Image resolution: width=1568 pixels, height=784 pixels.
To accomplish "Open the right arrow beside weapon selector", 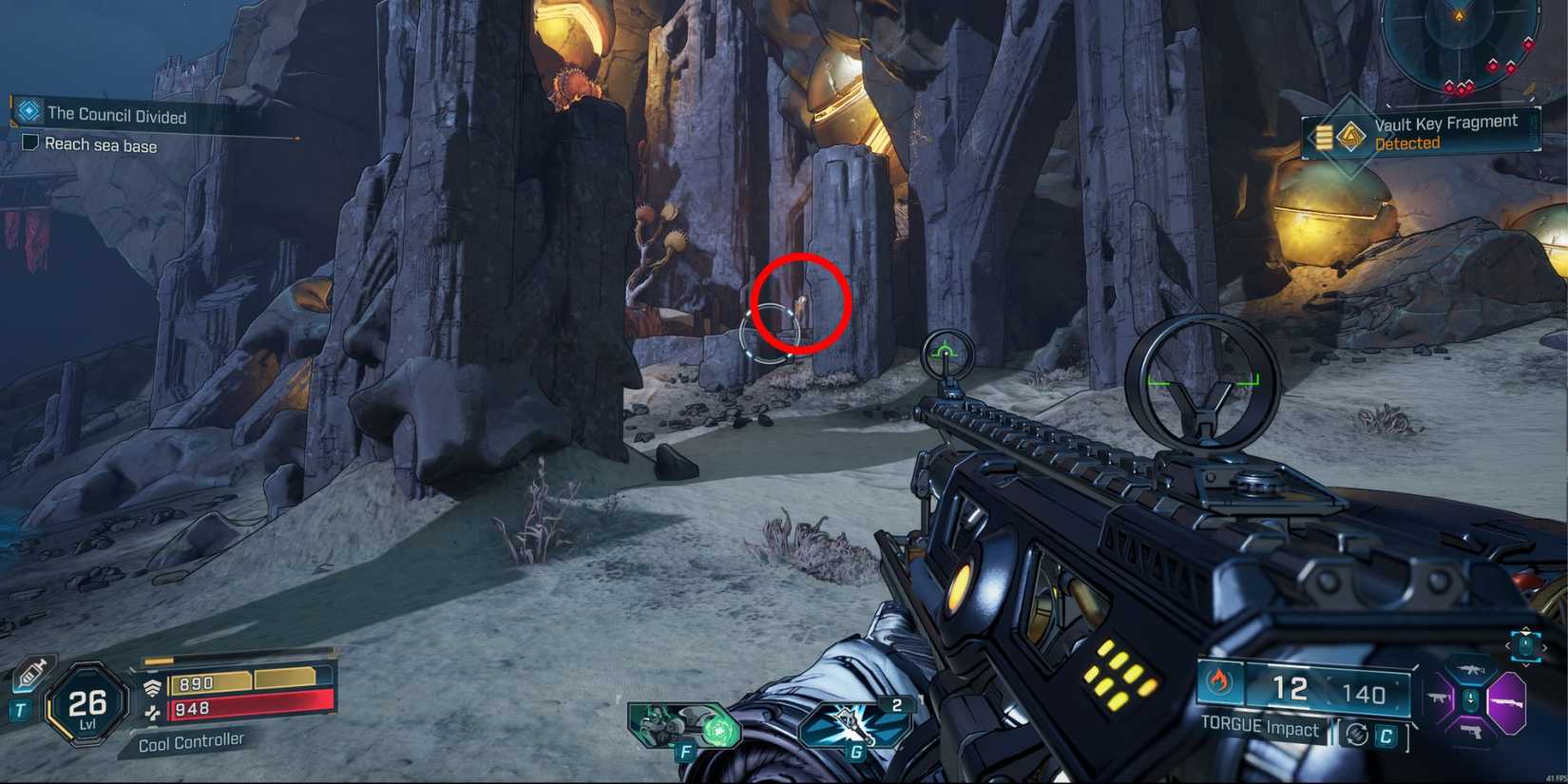I will 1545,647.
